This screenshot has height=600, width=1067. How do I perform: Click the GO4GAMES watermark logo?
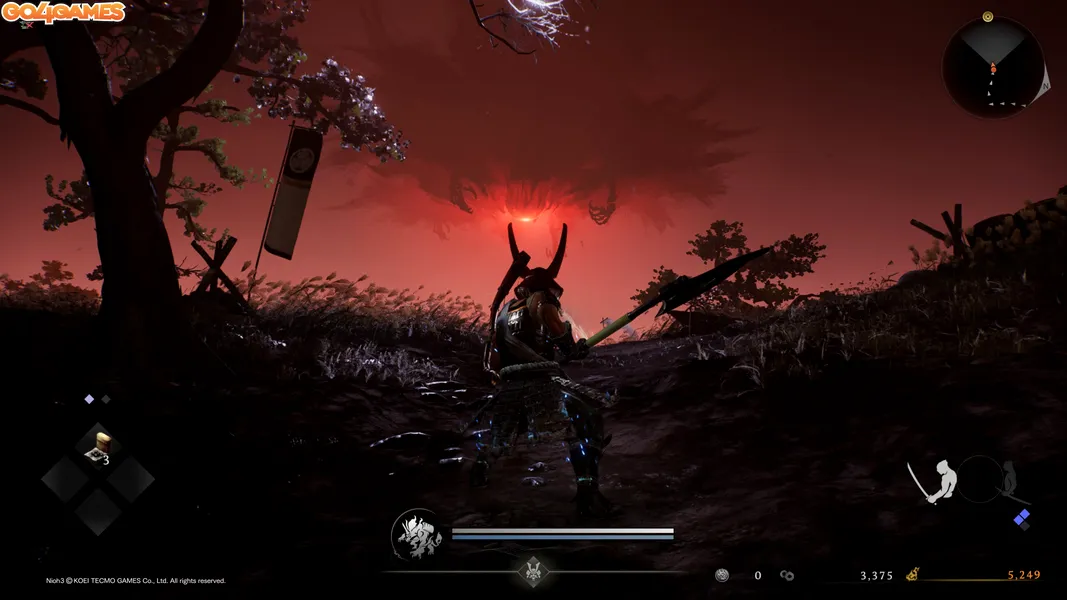63,12
